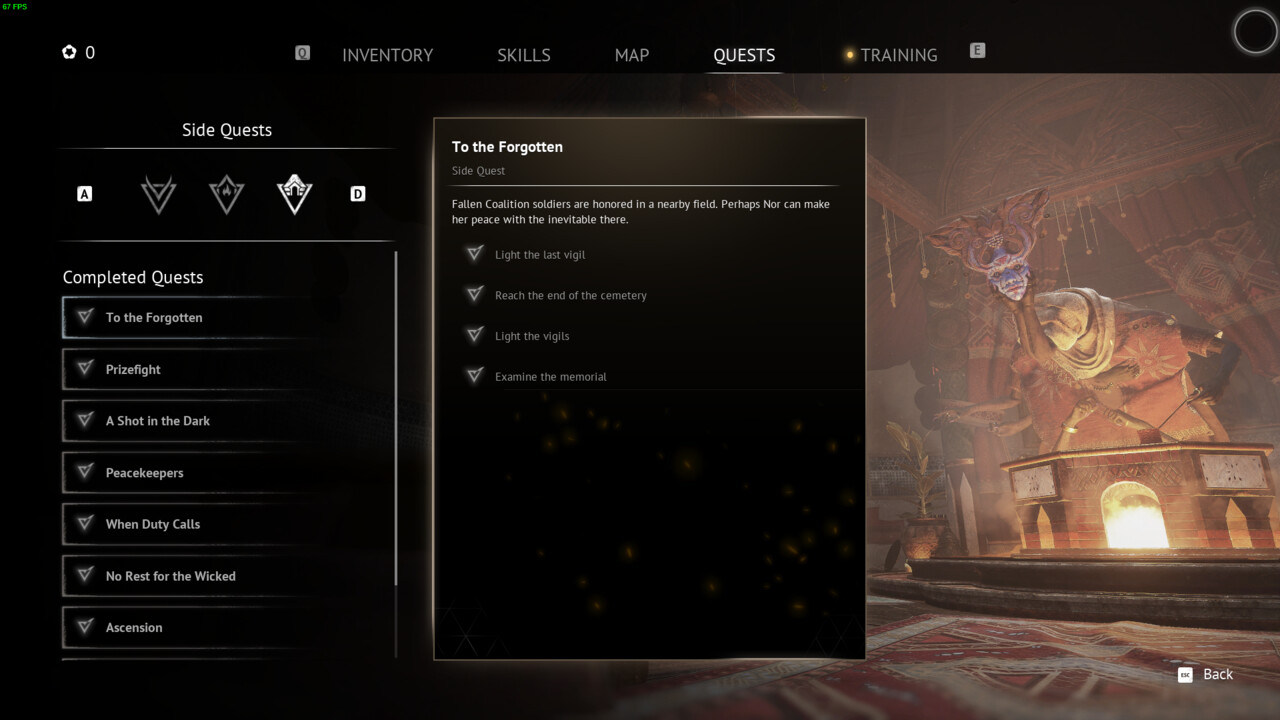The image size is (1280, 720).
Task: Click the Back button
Action: point(1206,675)
